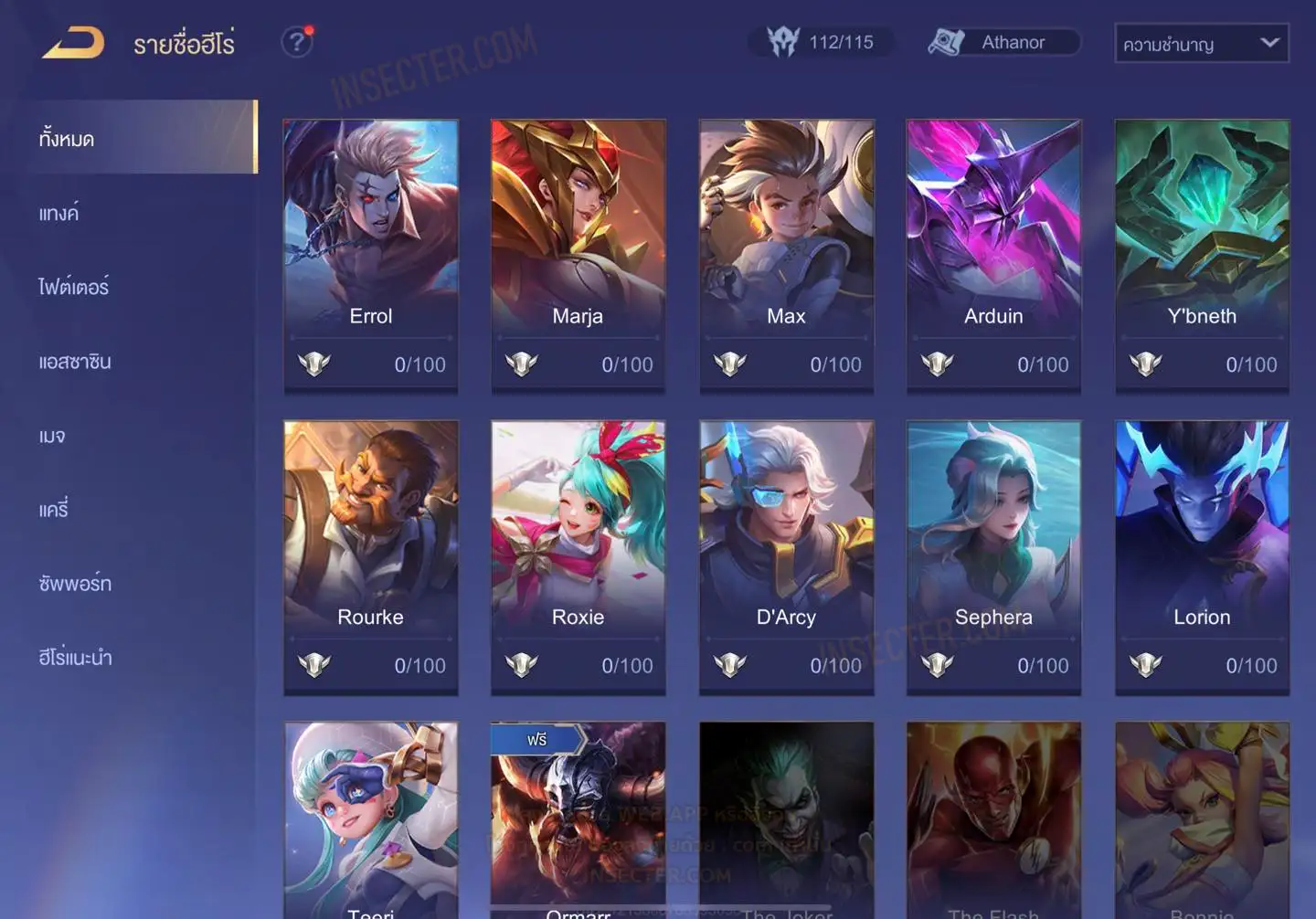The width and height of the screenshot is (1316, 919).
Task: Switch to the แทงค์ tab
Action: pos(59,214)
